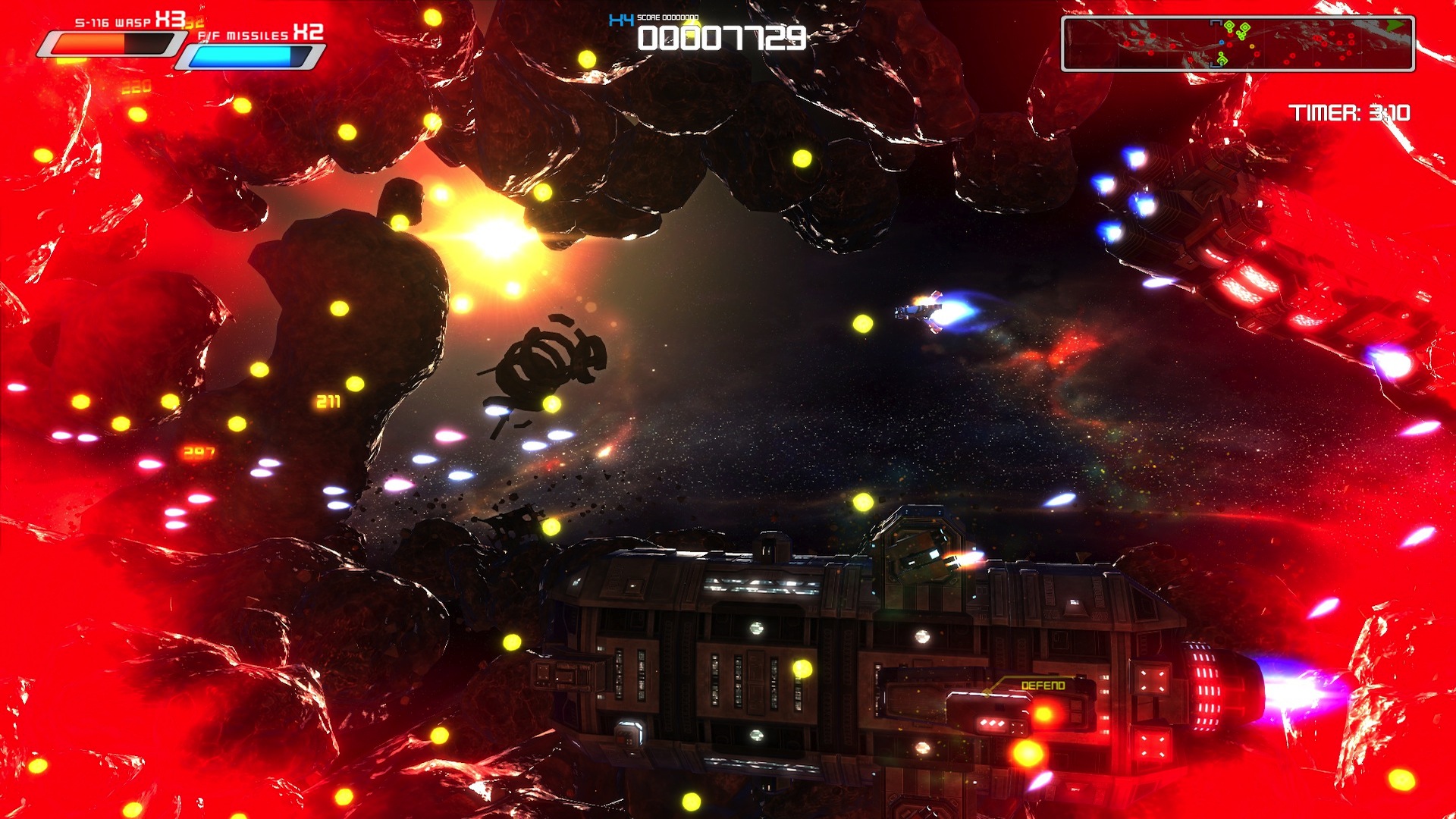This screenshot has height=819, width=1456.
Task: Click the orange missile dot on the minimap
Action: coord(1251,46)
